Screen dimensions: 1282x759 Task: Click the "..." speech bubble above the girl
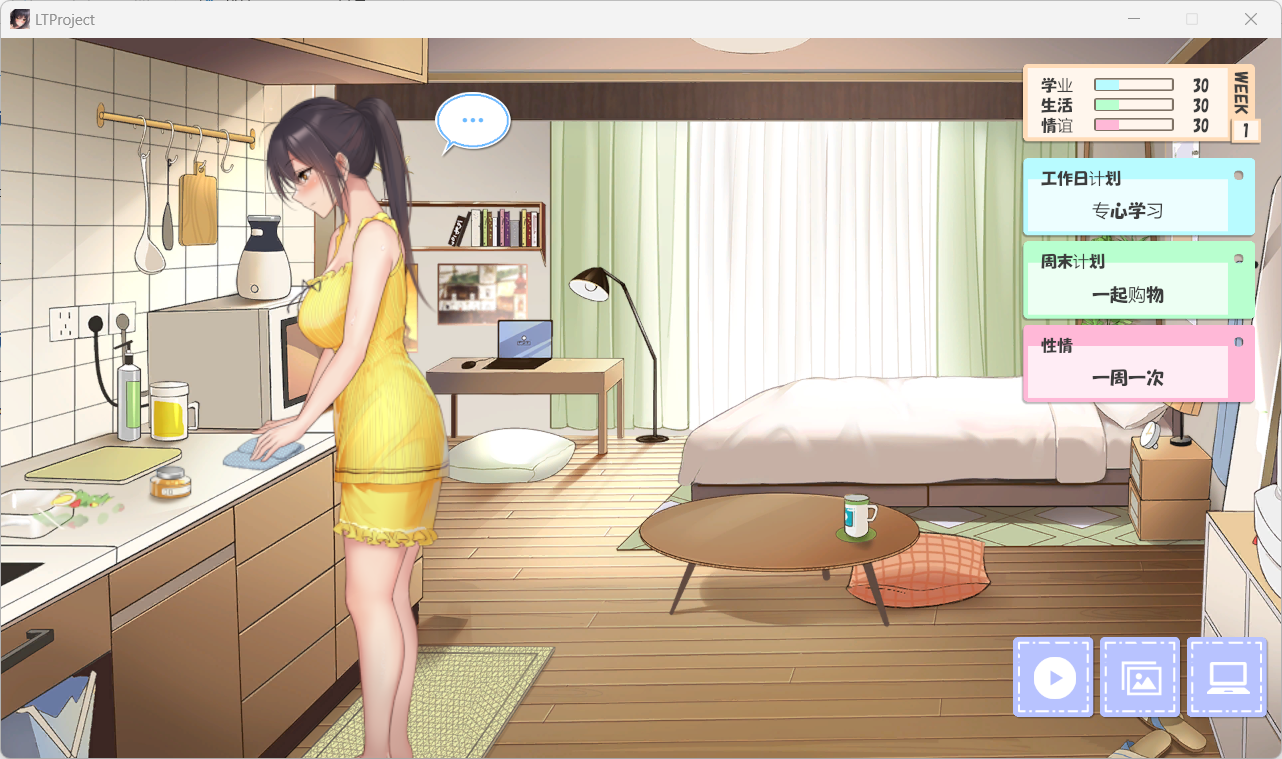[472, 121]
